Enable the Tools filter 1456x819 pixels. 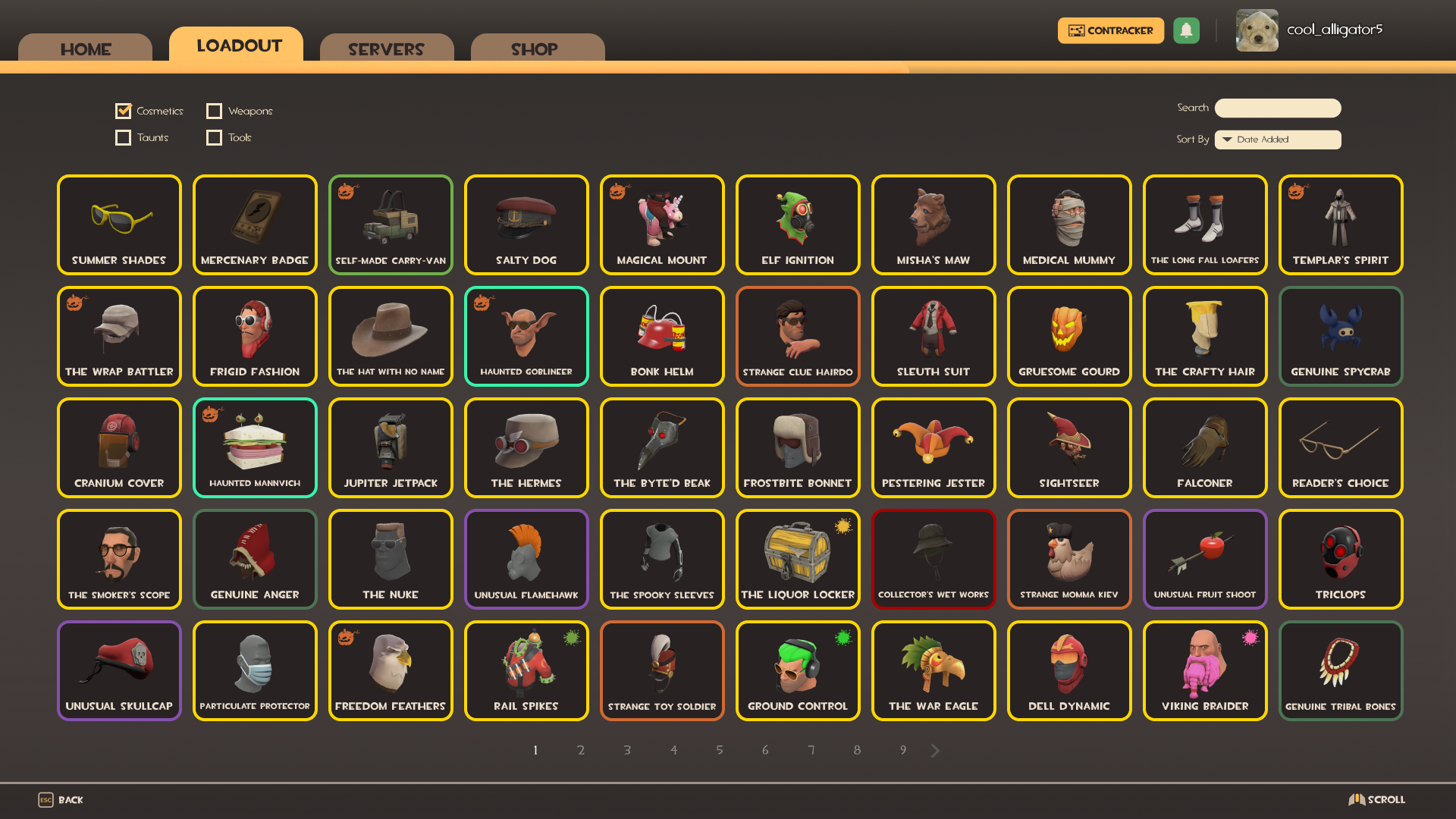pyautogui.click(x=215, y=137)
